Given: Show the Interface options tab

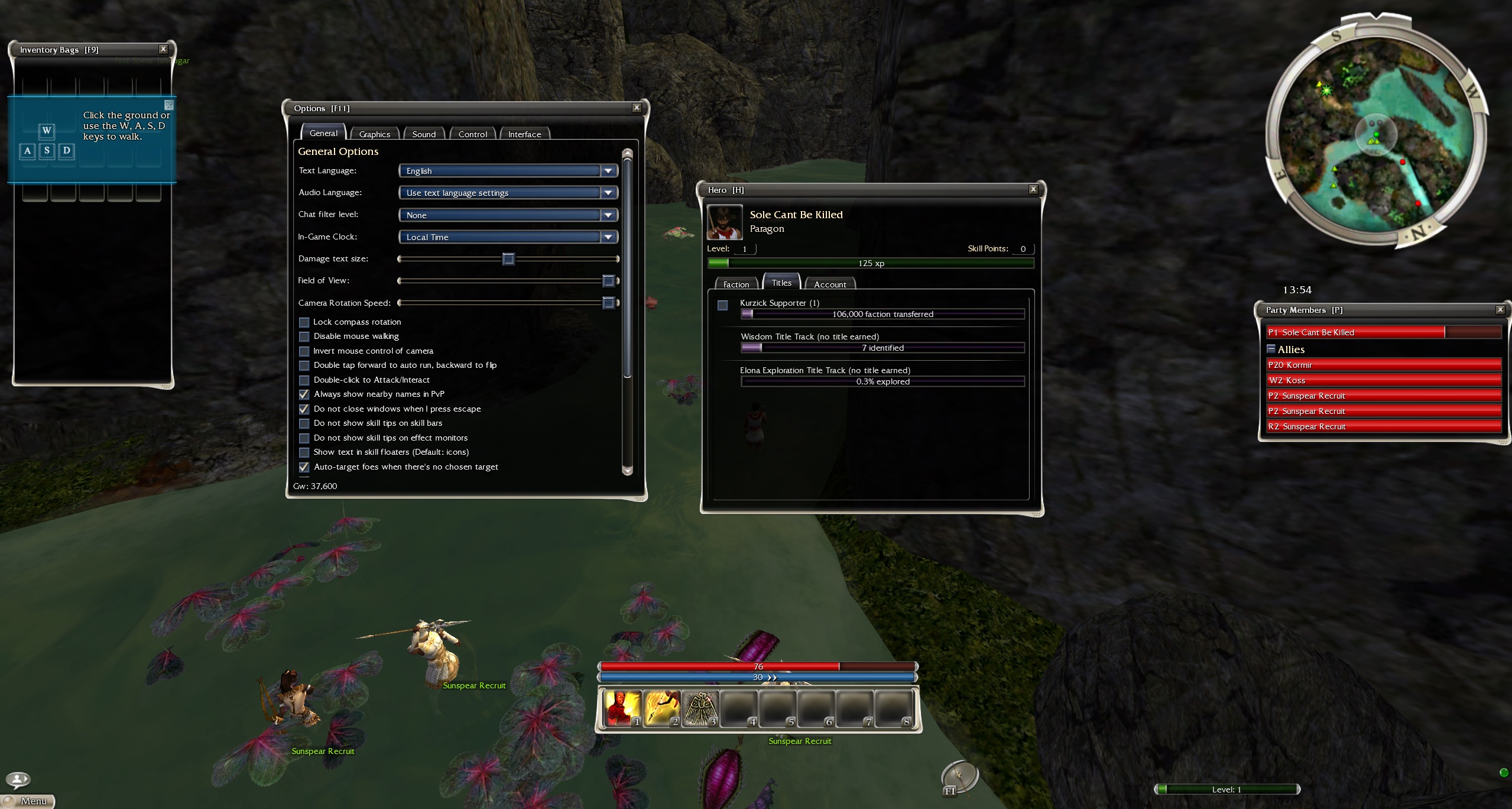Looking at the screenshot, I should coord(524,134).
